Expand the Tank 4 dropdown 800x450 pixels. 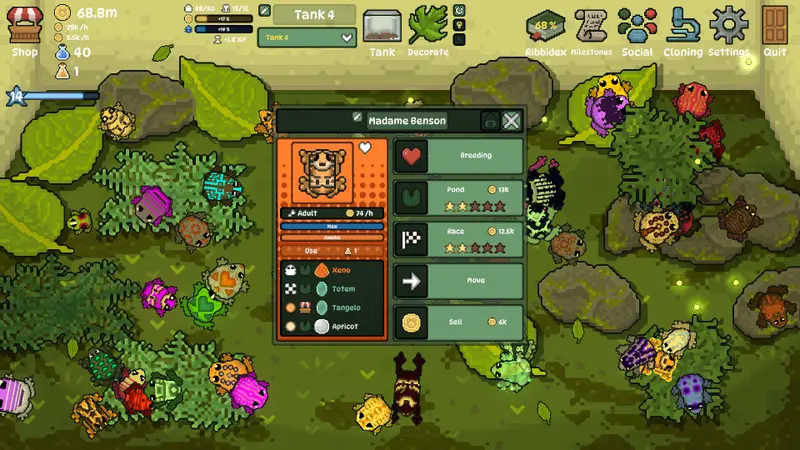tap(347, 38)
